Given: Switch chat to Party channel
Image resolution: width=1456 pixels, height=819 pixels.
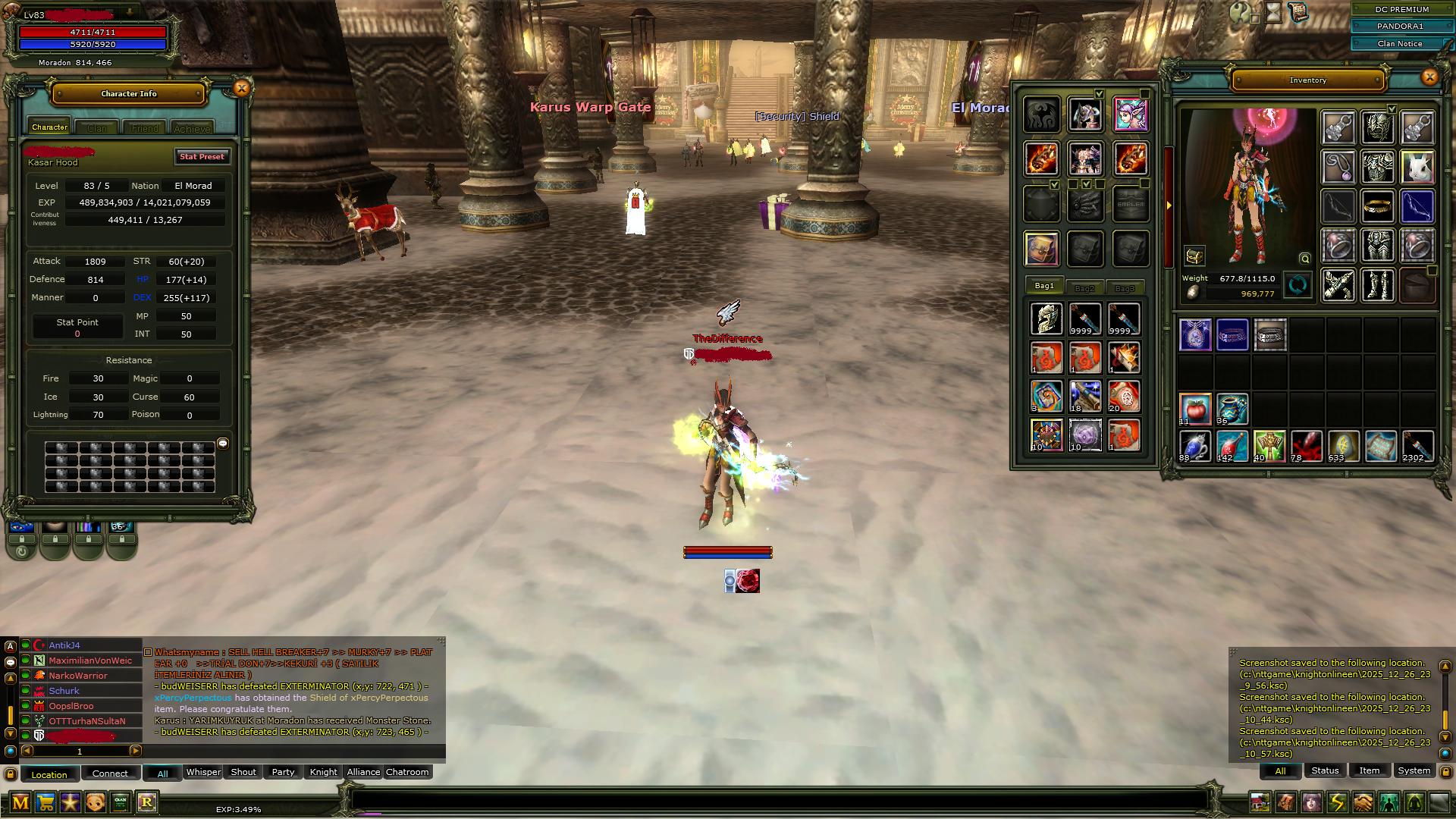Looking at the screenshot, I should 283,772.
